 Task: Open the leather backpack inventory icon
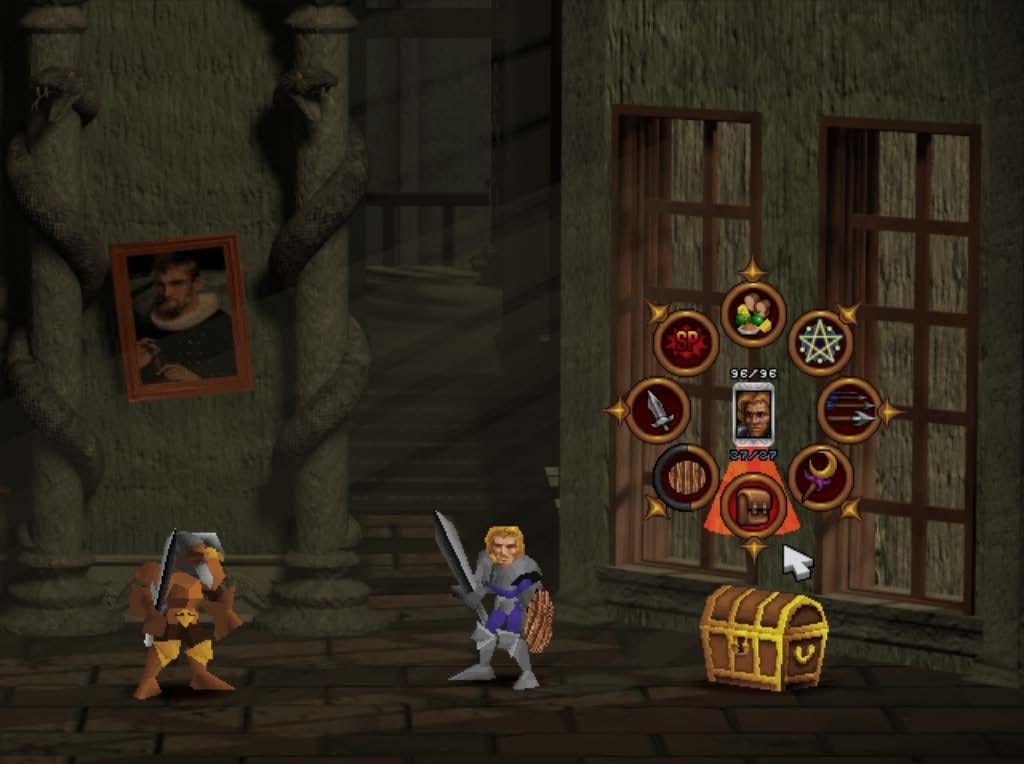coord(752,505)
